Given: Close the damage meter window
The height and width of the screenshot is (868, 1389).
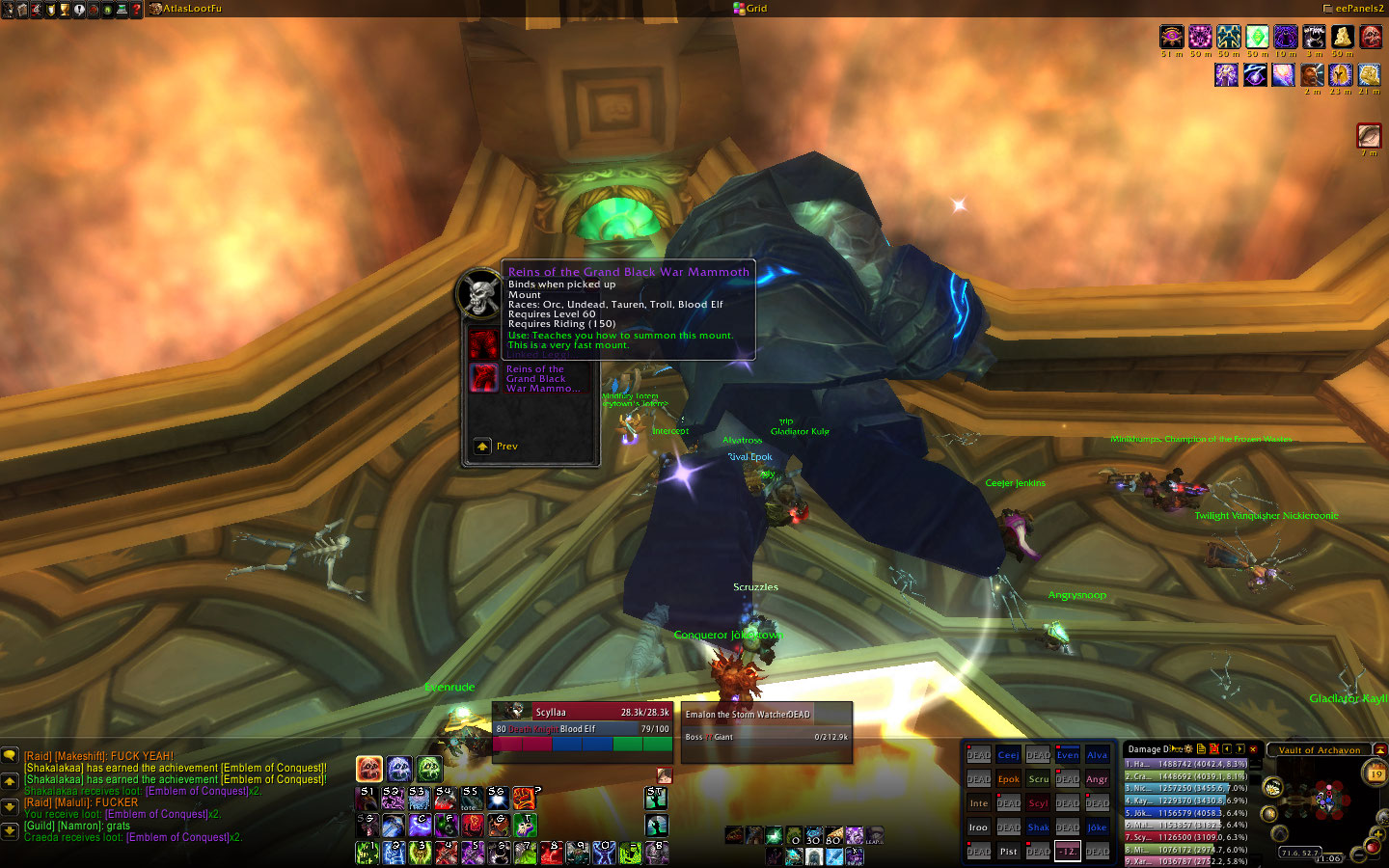Looking at the screenshot, I should coord(1253,748).
